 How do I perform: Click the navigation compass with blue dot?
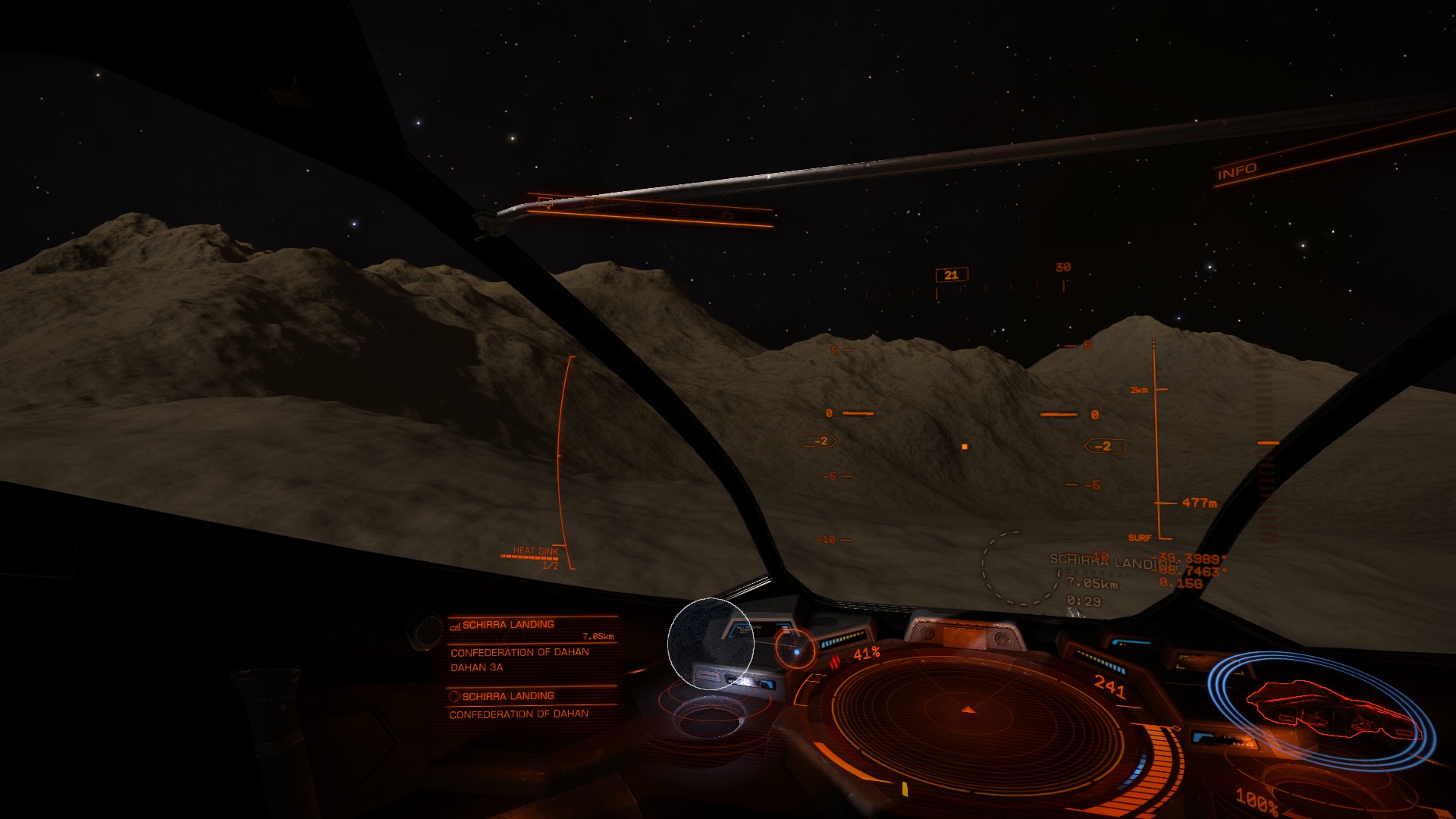pyautogui.click(x=795, y=650)
